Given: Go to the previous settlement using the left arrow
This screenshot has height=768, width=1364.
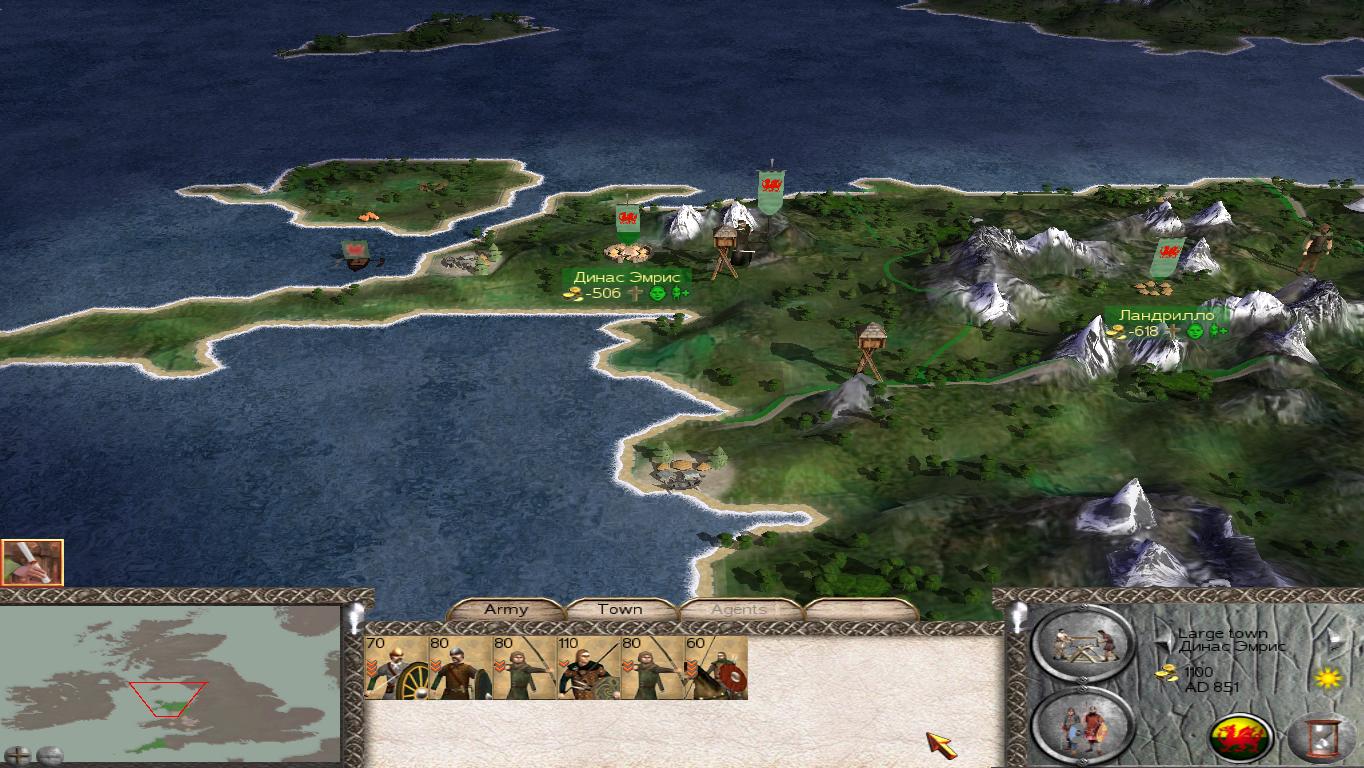Looking at the screenshot, I should pyautogui.click(x=1164, y=637).
